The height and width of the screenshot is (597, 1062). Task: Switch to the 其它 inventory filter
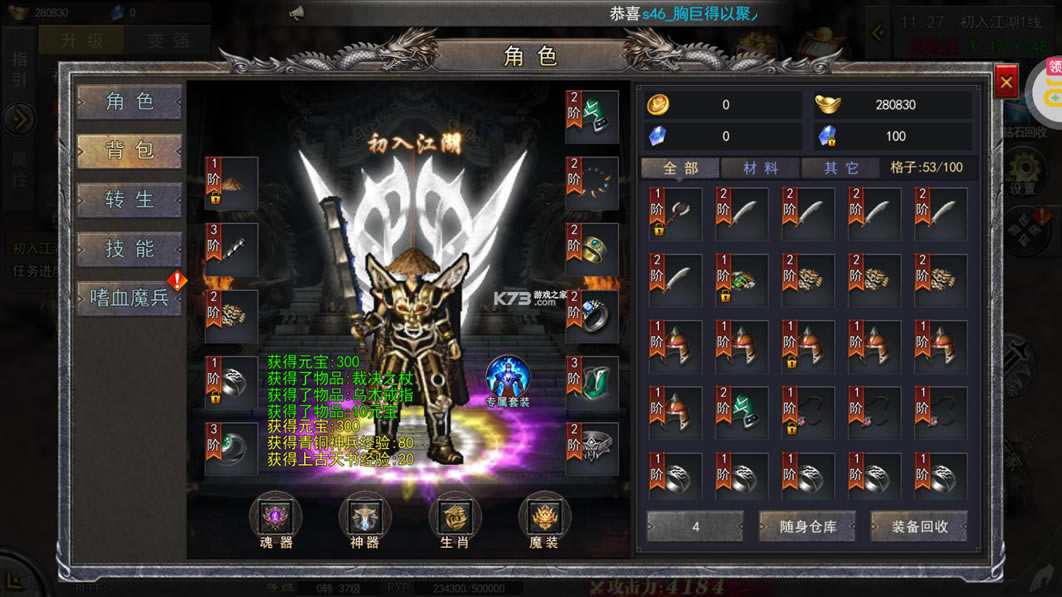coord(842,168)
